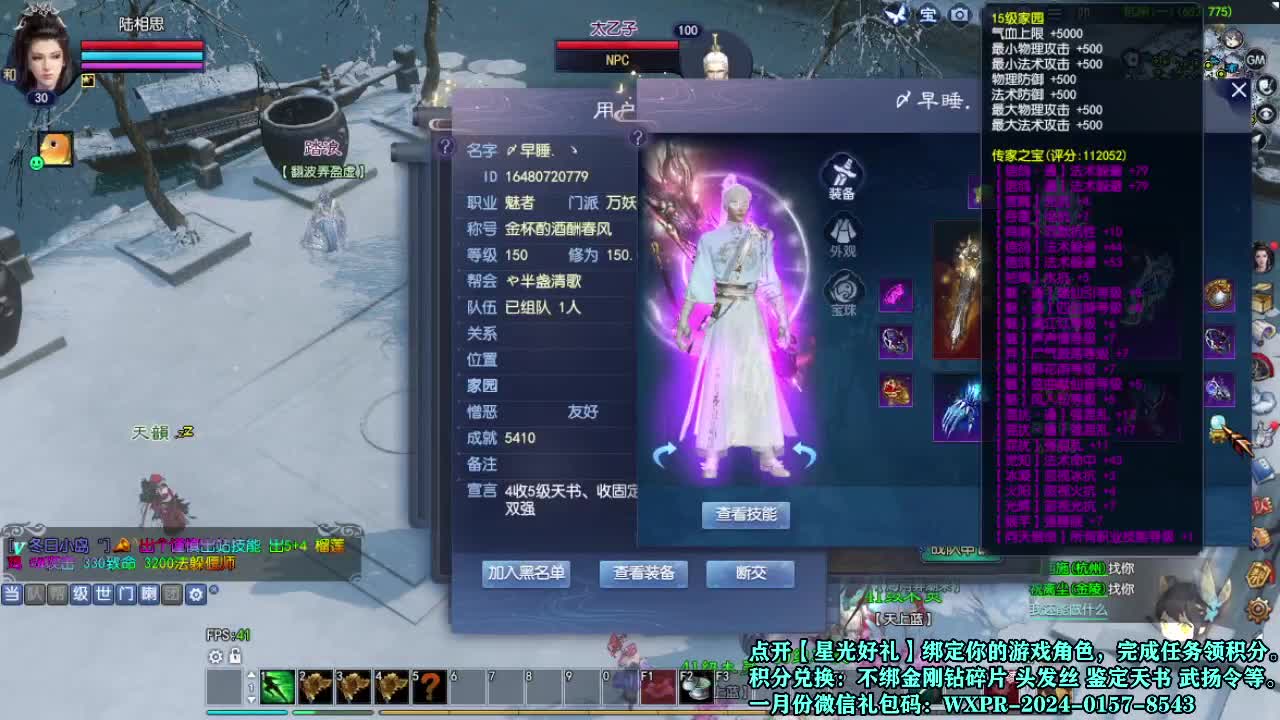
Task: Click the hotbar page-up arrow
Action: [251, 674]
